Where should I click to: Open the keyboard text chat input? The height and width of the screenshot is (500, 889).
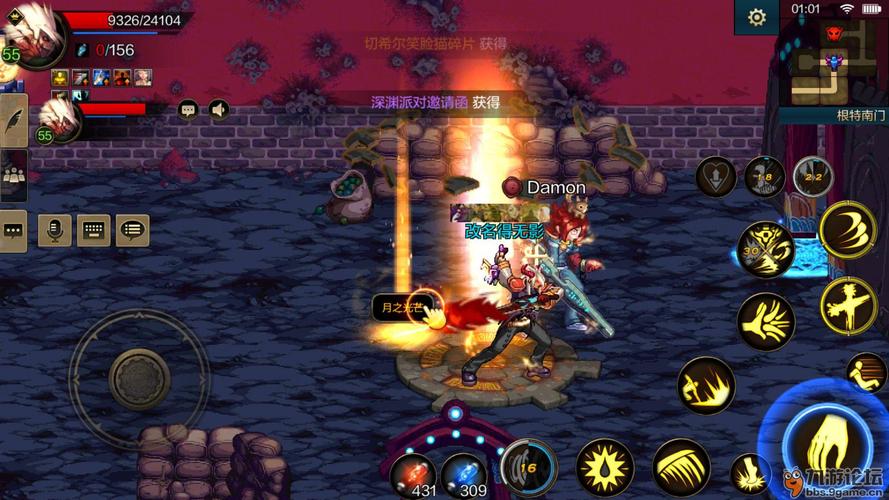93,230
